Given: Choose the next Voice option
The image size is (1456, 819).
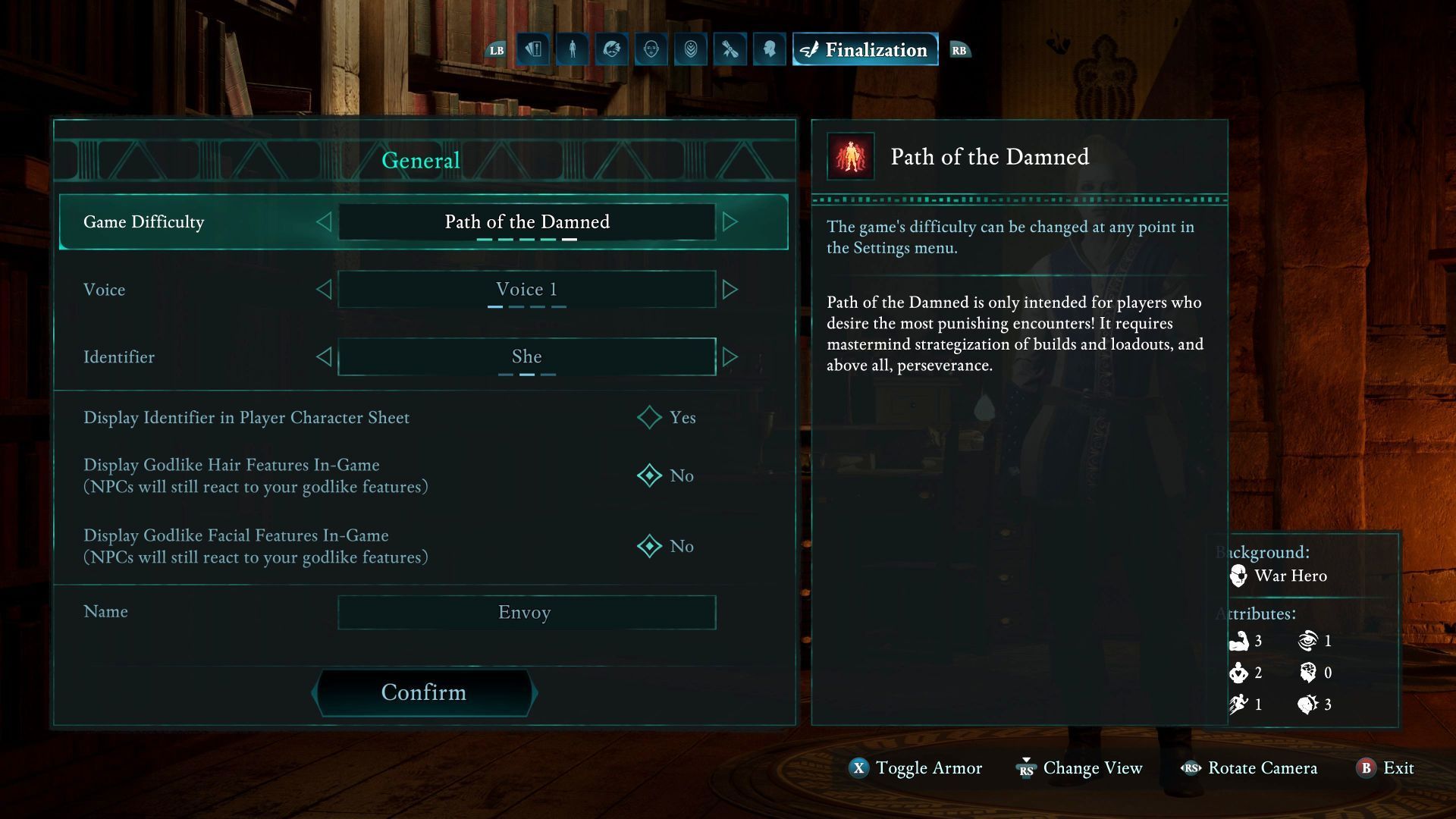Looking at the screenshot, I should (730, 289).
